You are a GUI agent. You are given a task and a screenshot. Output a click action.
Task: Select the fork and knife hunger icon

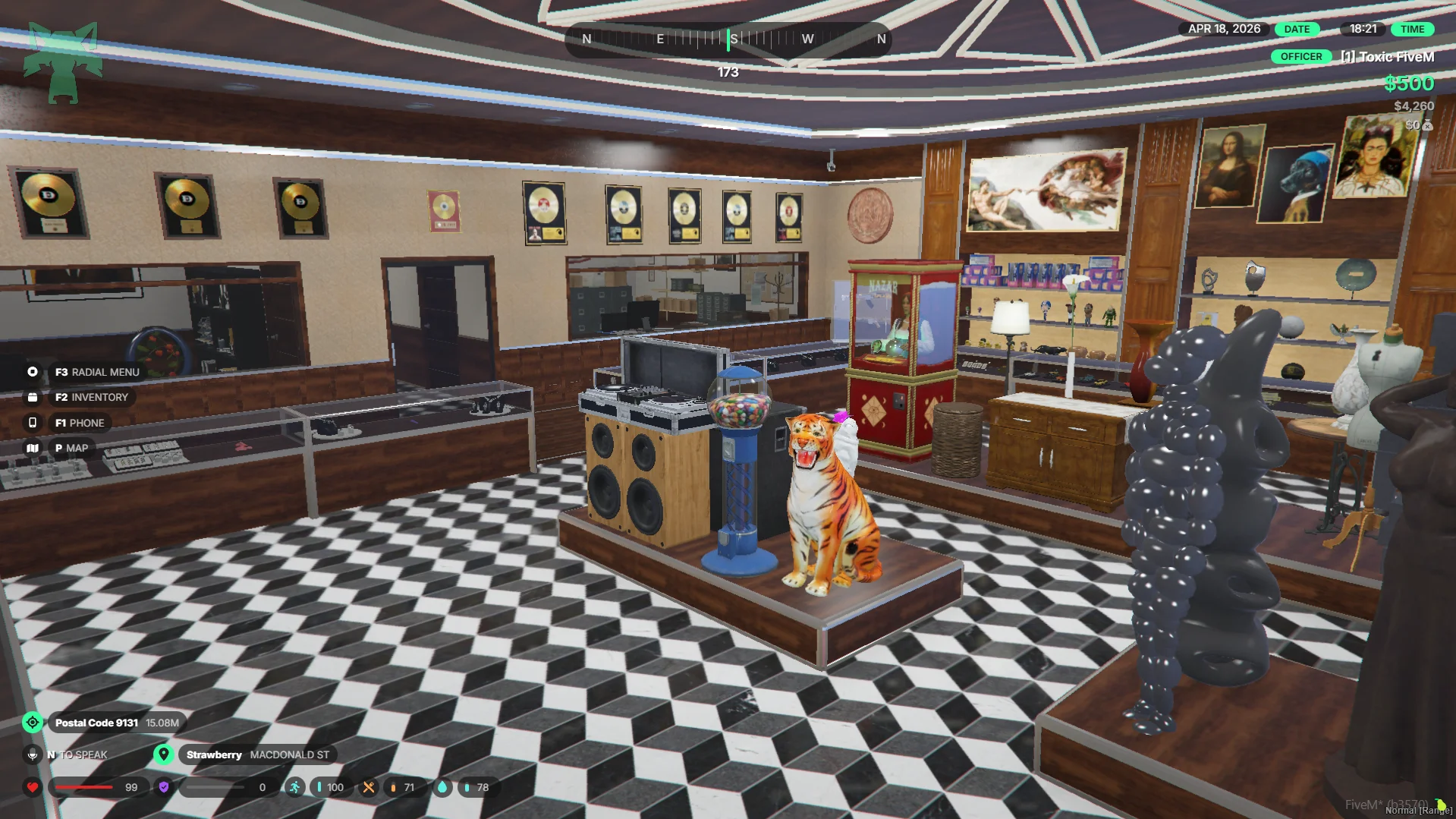click(x=369, y=787)
